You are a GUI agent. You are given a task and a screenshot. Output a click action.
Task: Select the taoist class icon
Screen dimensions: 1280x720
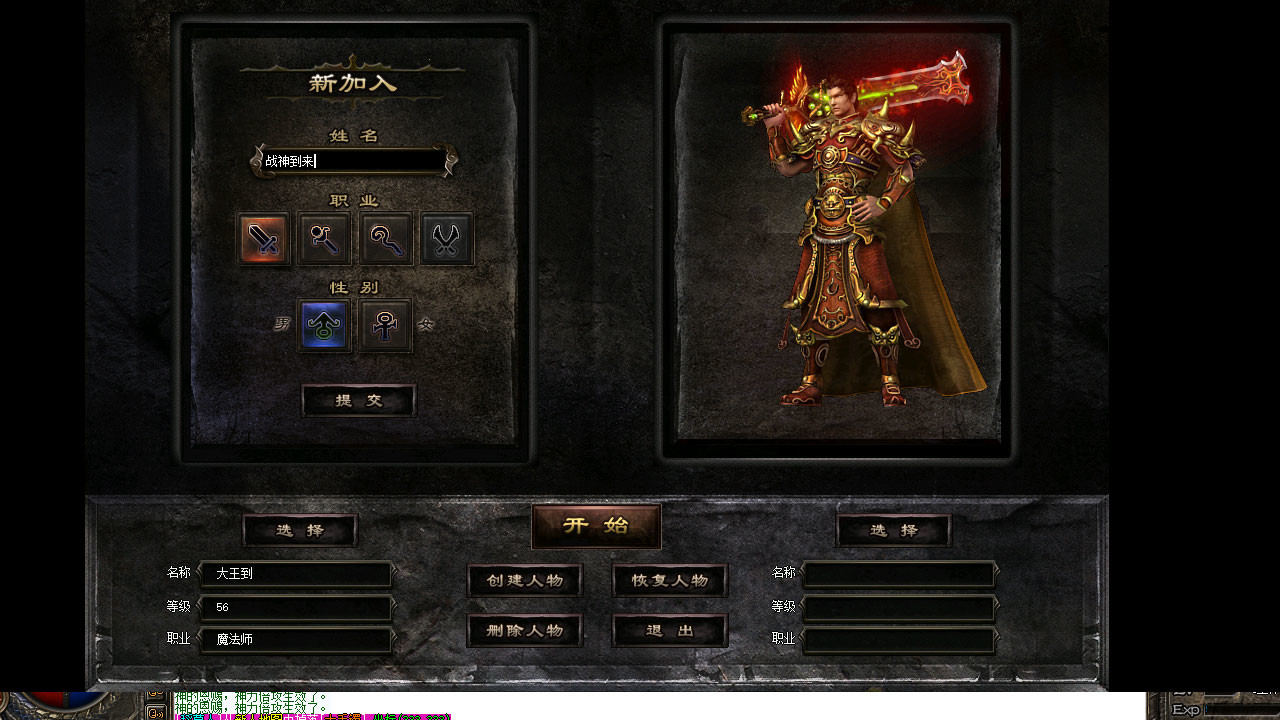click(x=385, y=239)
